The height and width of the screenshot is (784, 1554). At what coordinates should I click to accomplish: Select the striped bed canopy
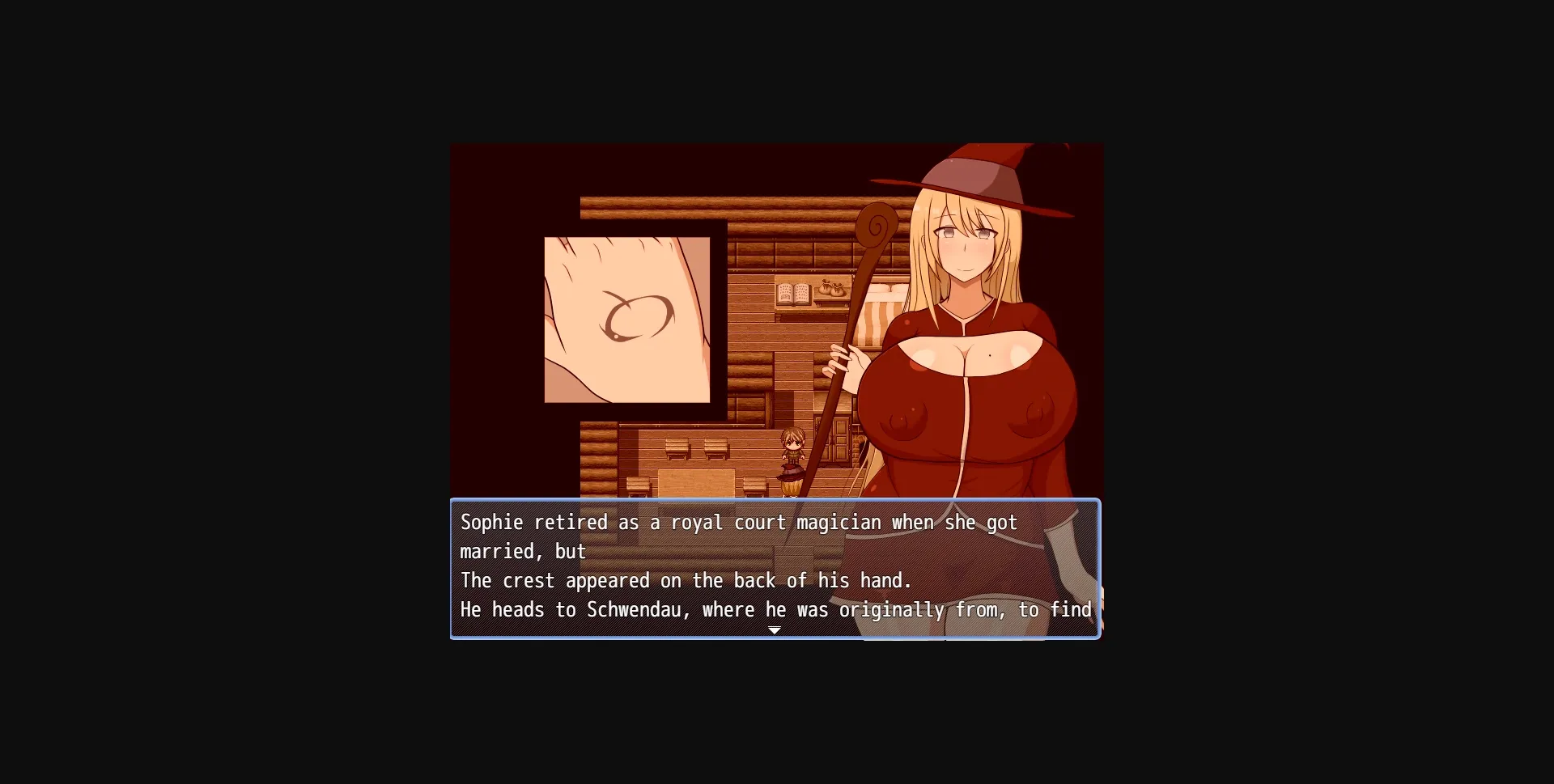point(871,324)
